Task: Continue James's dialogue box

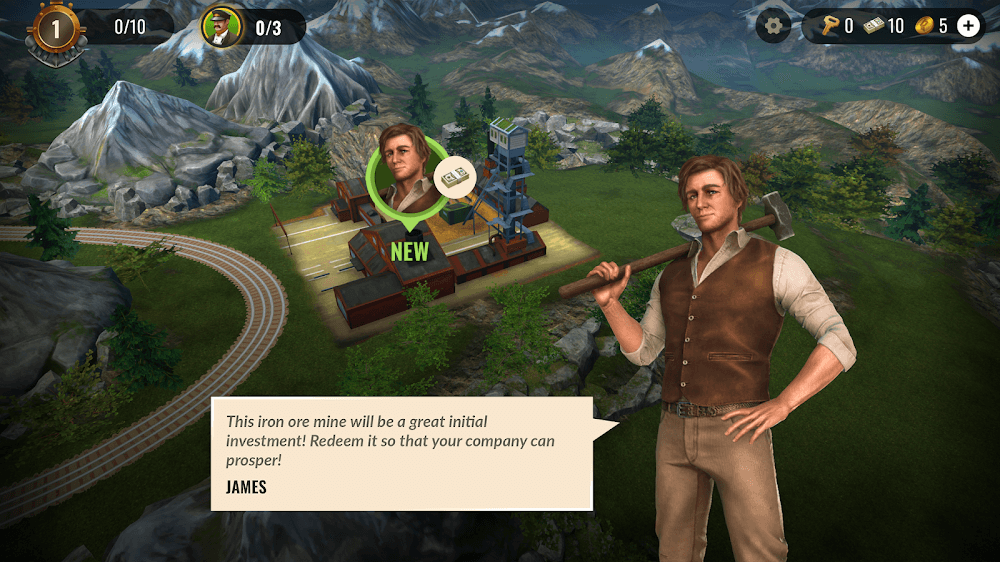Action: [402, 453]
